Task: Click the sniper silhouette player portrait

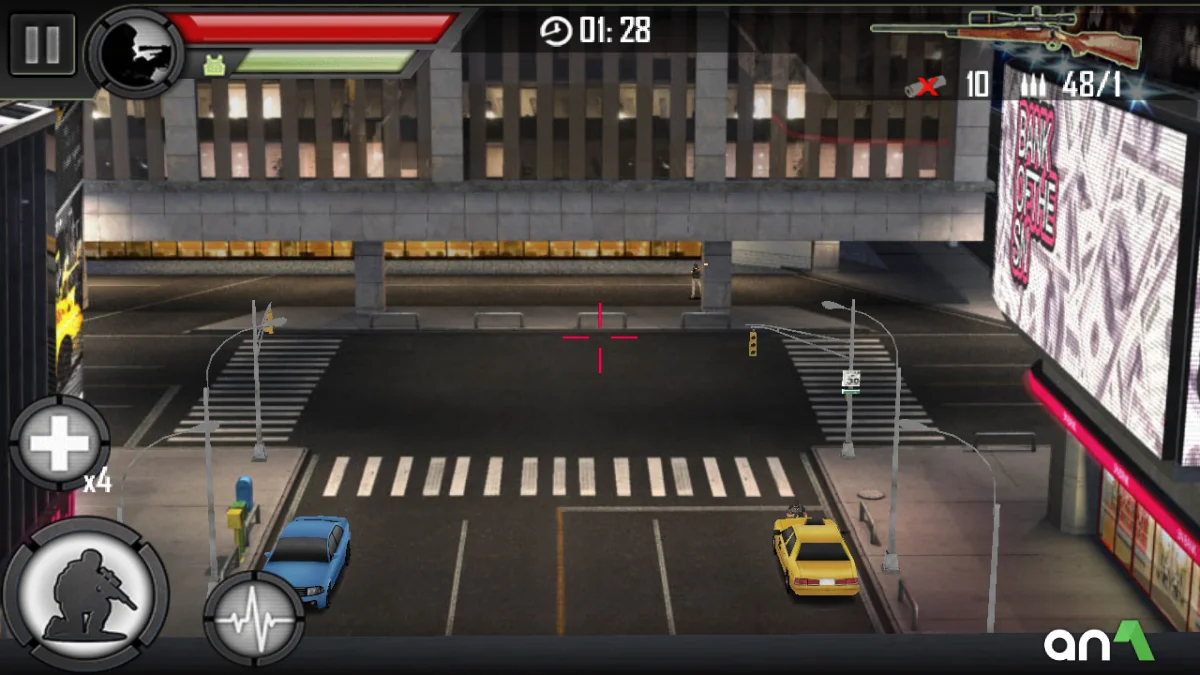Action: 135,50
